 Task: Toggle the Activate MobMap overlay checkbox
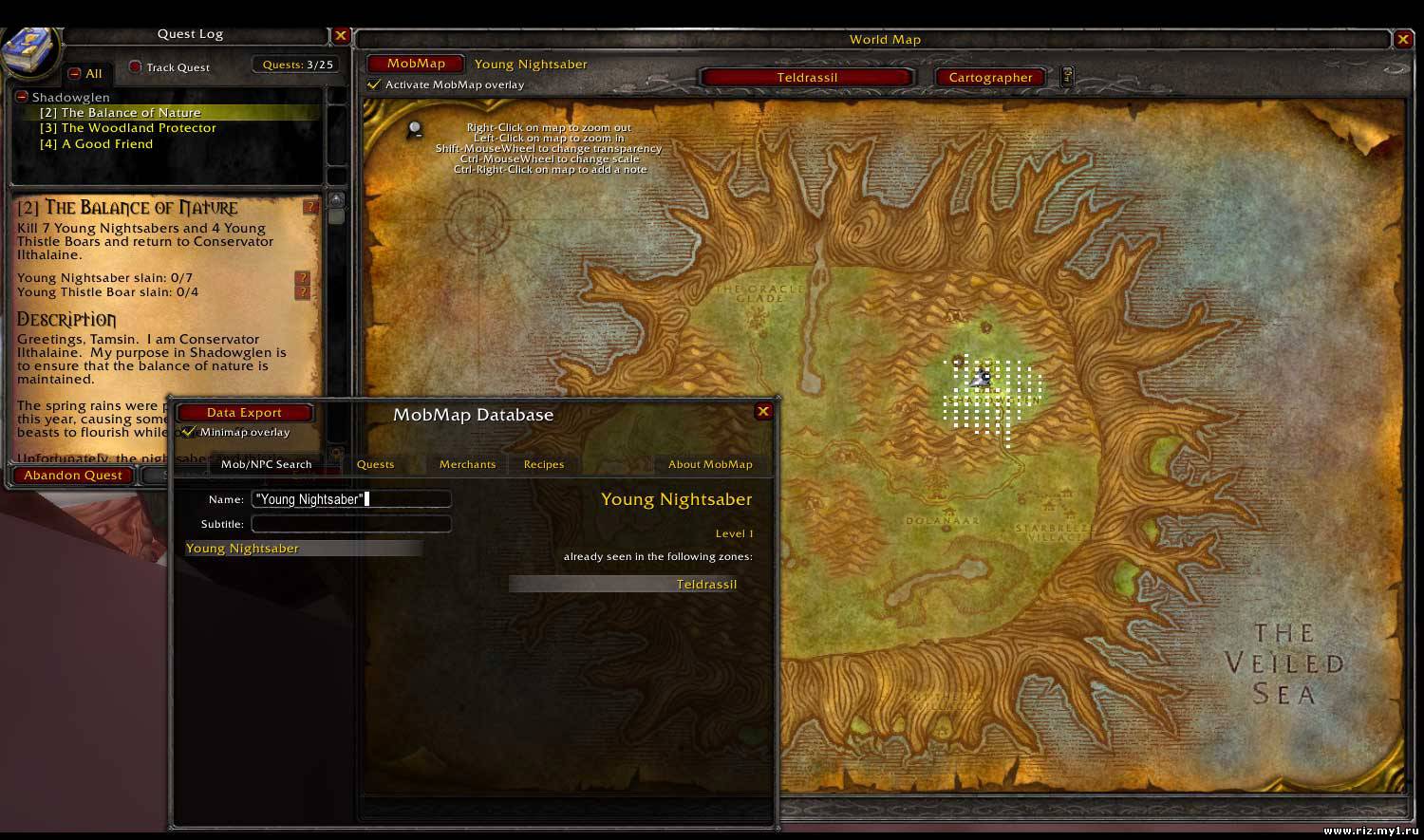pos(374,84)
